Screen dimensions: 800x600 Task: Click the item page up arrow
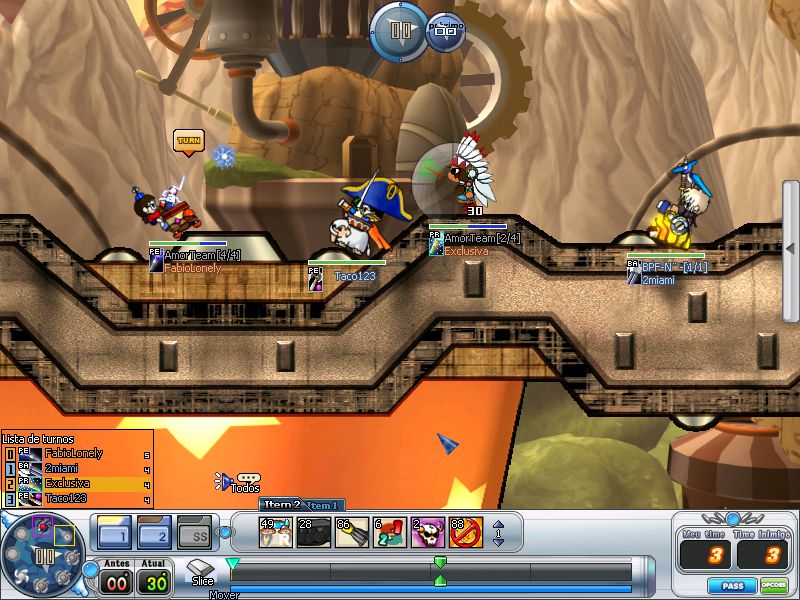[498, 525]
